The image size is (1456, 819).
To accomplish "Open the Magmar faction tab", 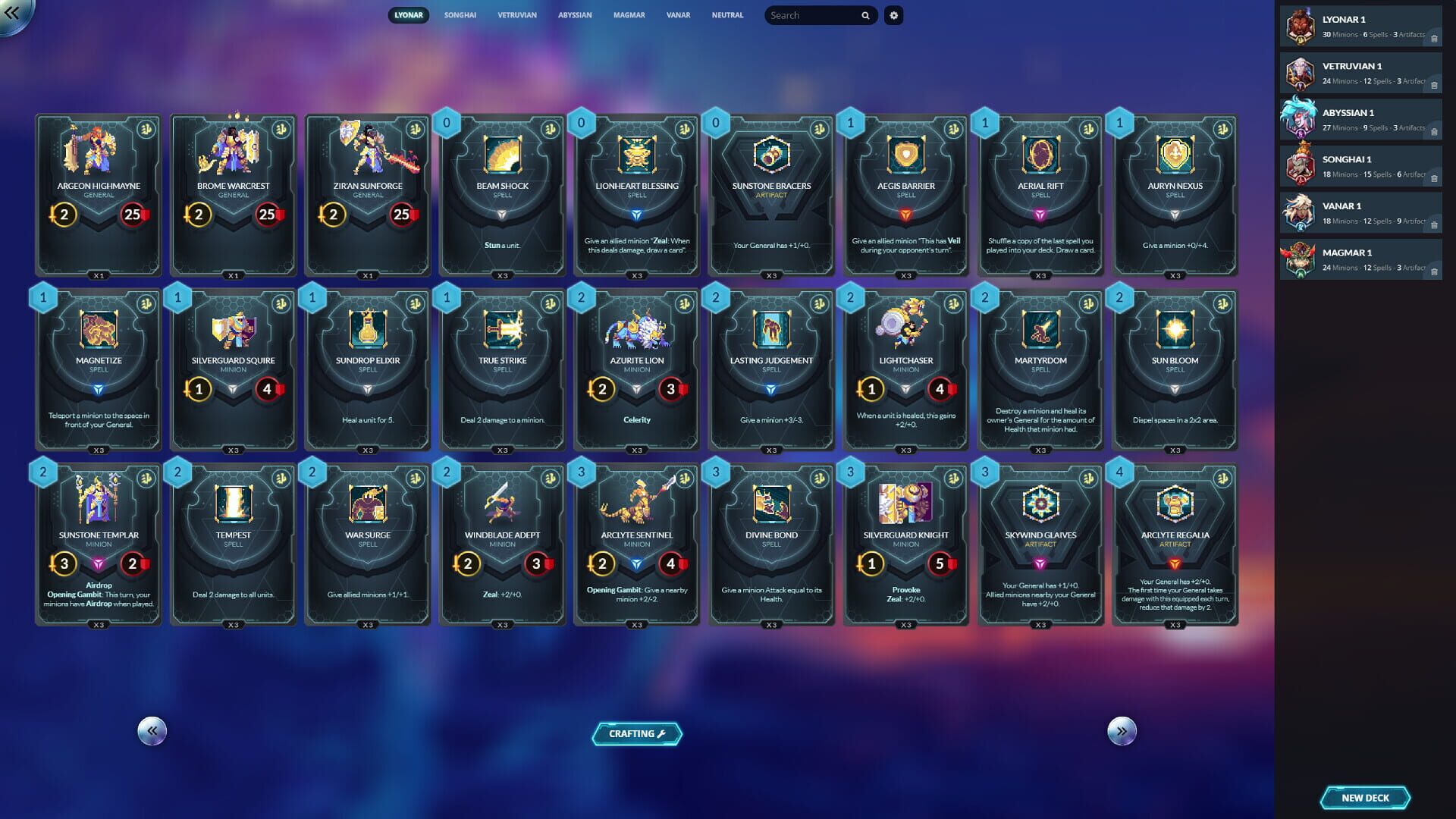I will 629,15.
